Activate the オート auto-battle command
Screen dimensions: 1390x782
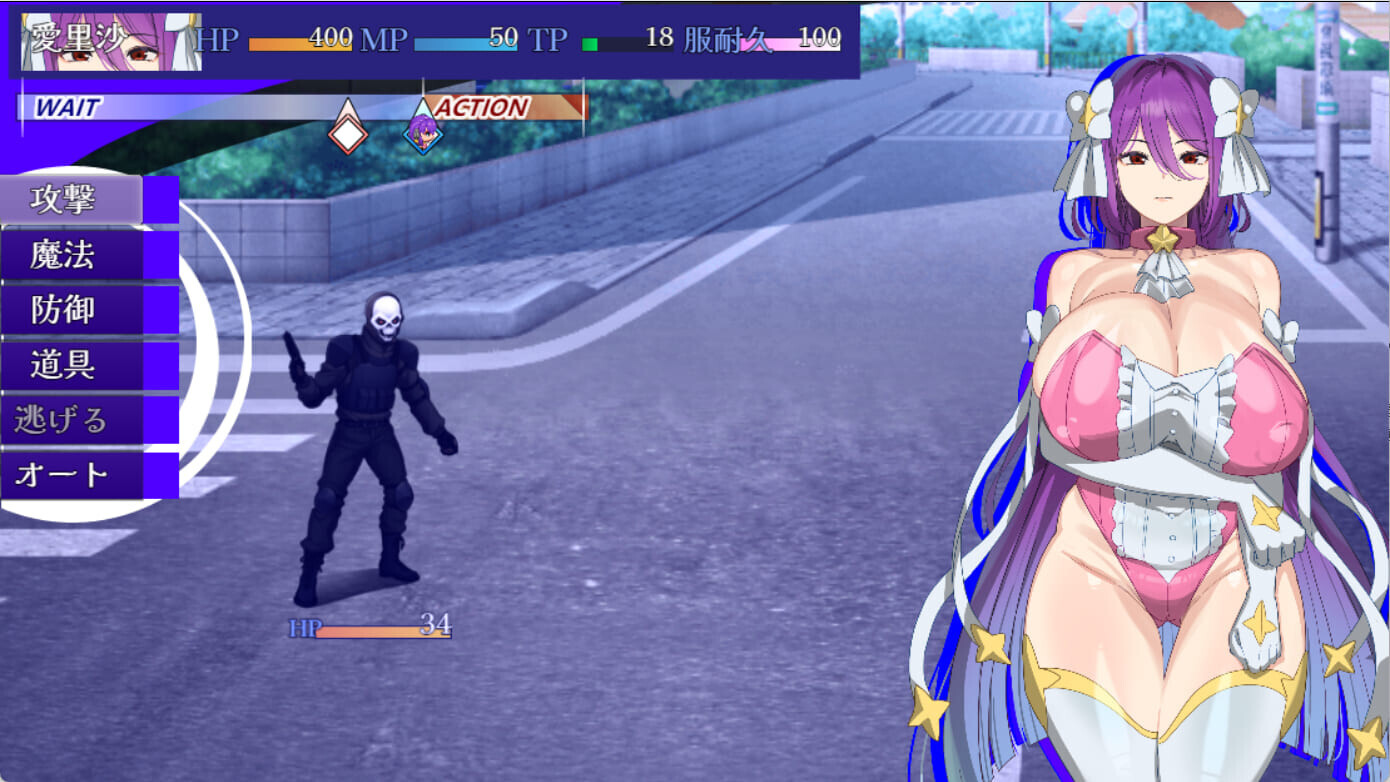pyautogui.click(x=70, y=475)
